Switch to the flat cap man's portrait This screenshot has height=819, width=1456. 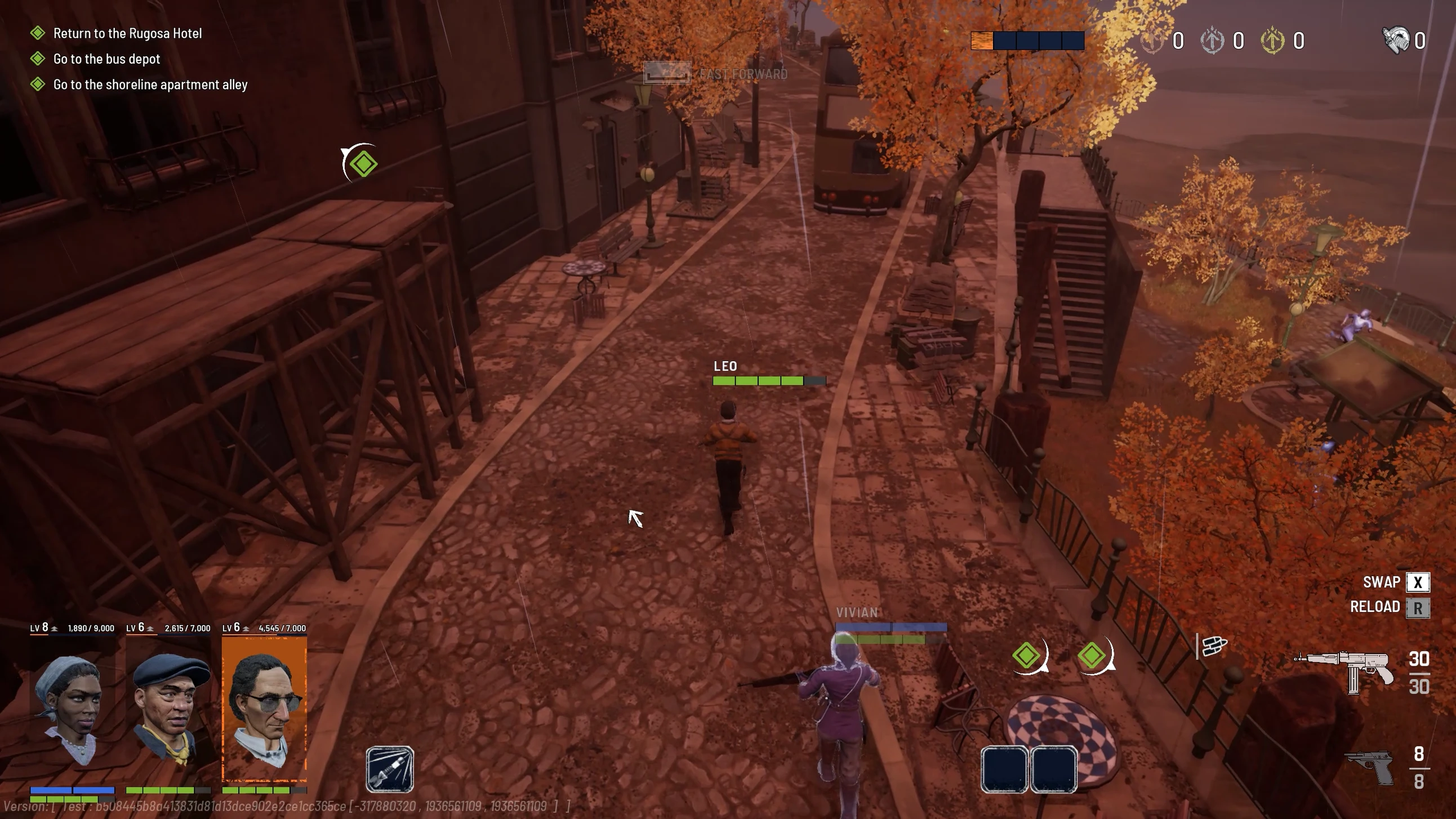[168, 709]
